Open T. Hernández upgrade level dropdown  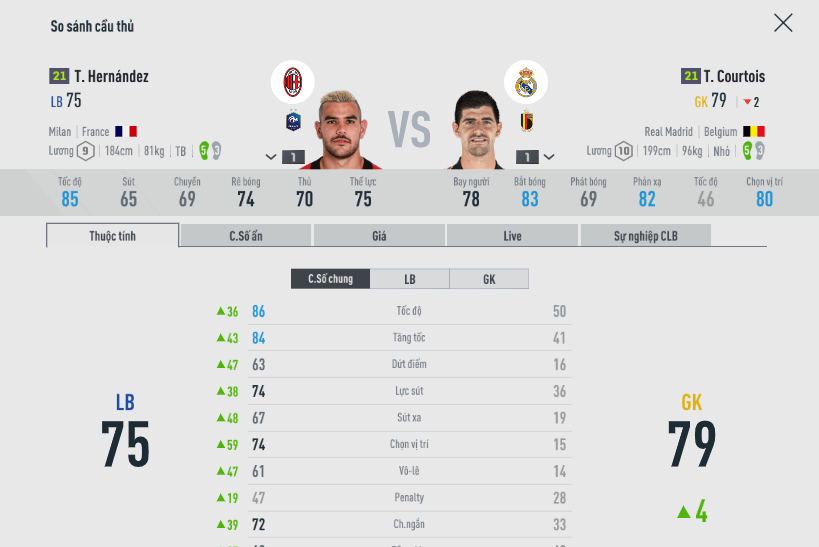[x=284, y=157]
